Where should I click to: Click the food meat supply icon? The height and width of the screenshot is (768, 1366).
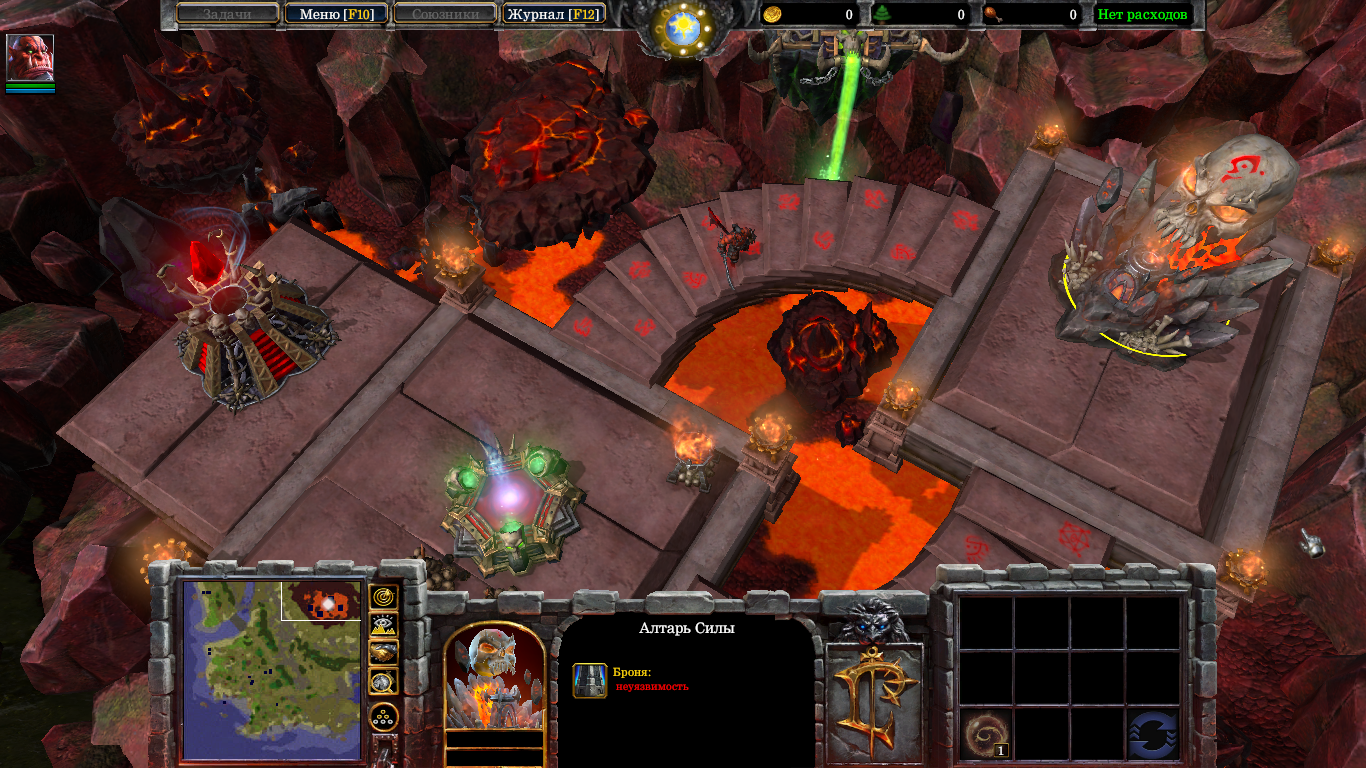coord(993,14)
